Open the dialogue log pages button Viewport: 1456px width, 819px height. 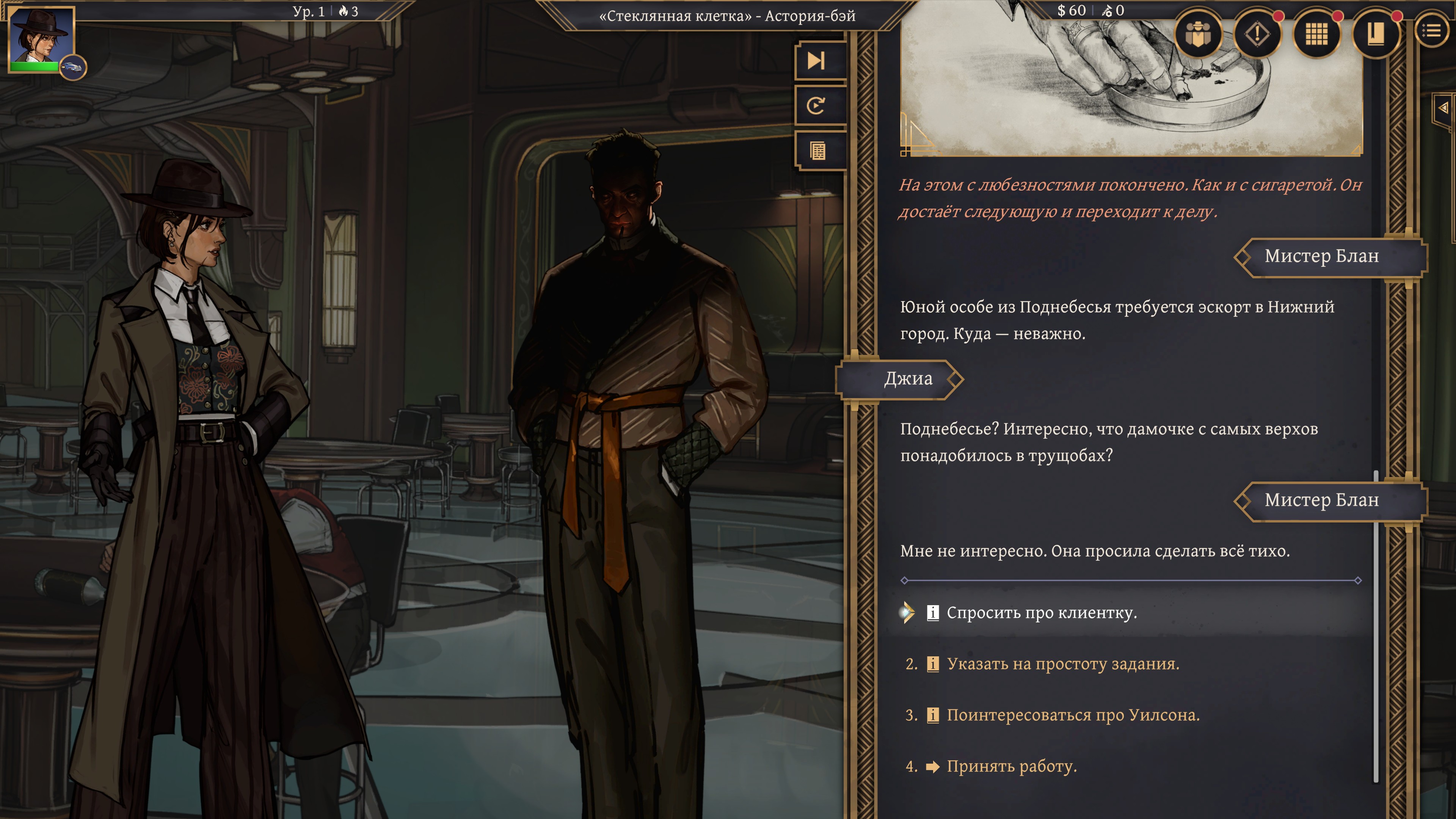817,151
